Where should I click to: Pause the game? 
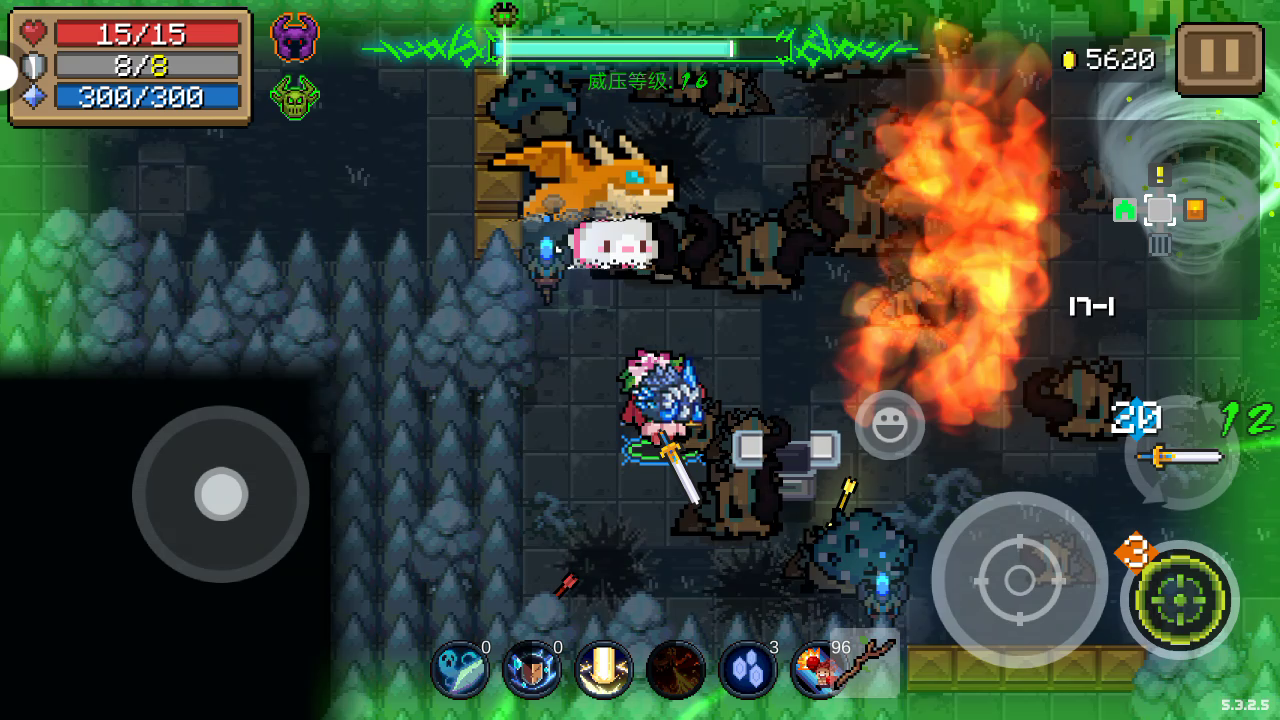(x=1219, y=60)
